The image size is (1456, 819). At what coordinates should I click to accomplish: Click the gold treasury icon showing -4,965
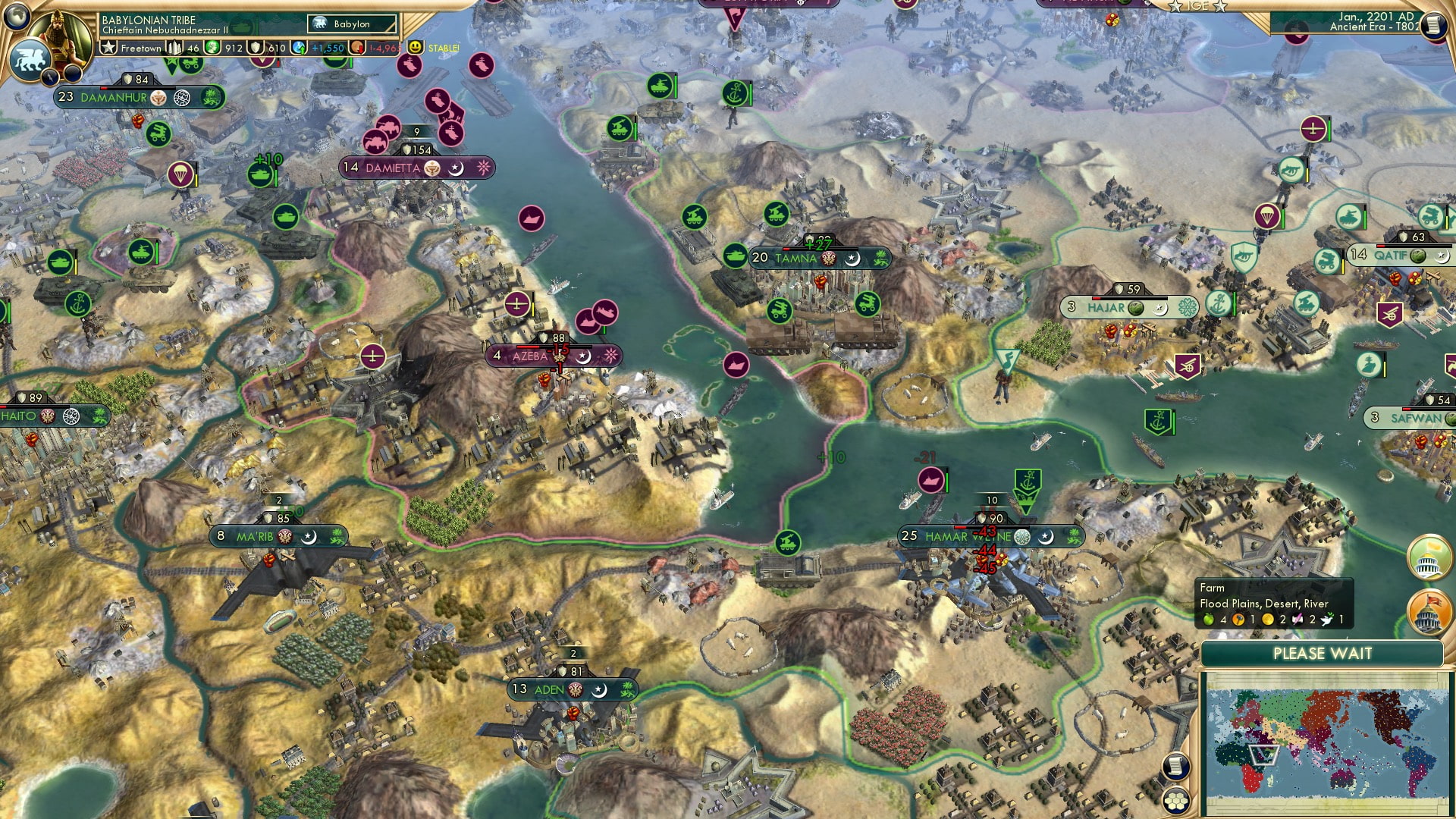[358, 48]
